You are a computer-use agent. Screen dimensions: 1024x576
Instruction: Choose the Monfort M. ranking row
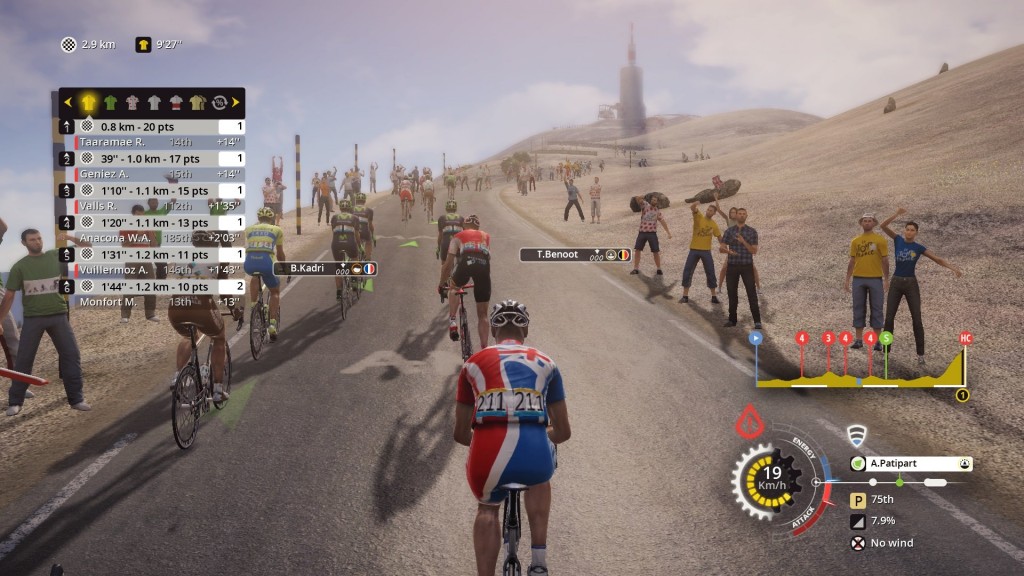pos(152,302)
